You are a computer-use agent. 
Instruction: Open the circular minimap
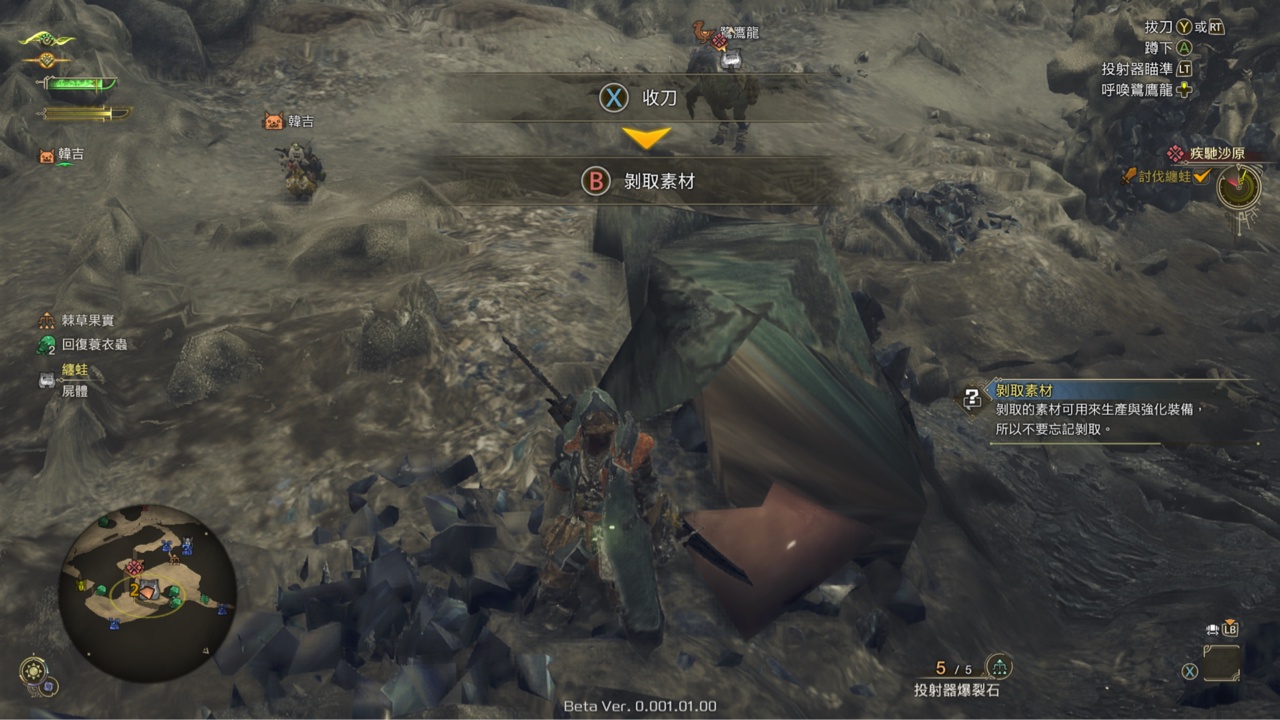point(148,590)
